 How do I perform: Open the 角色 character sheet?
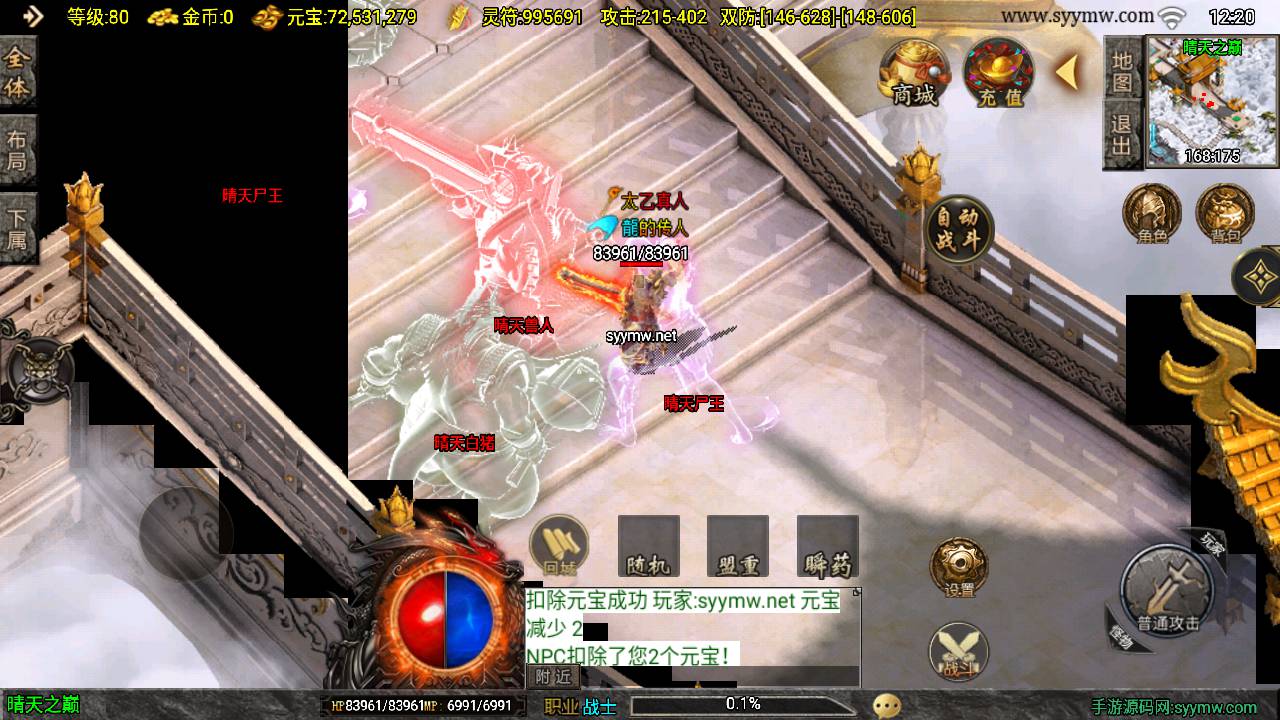1152,213
